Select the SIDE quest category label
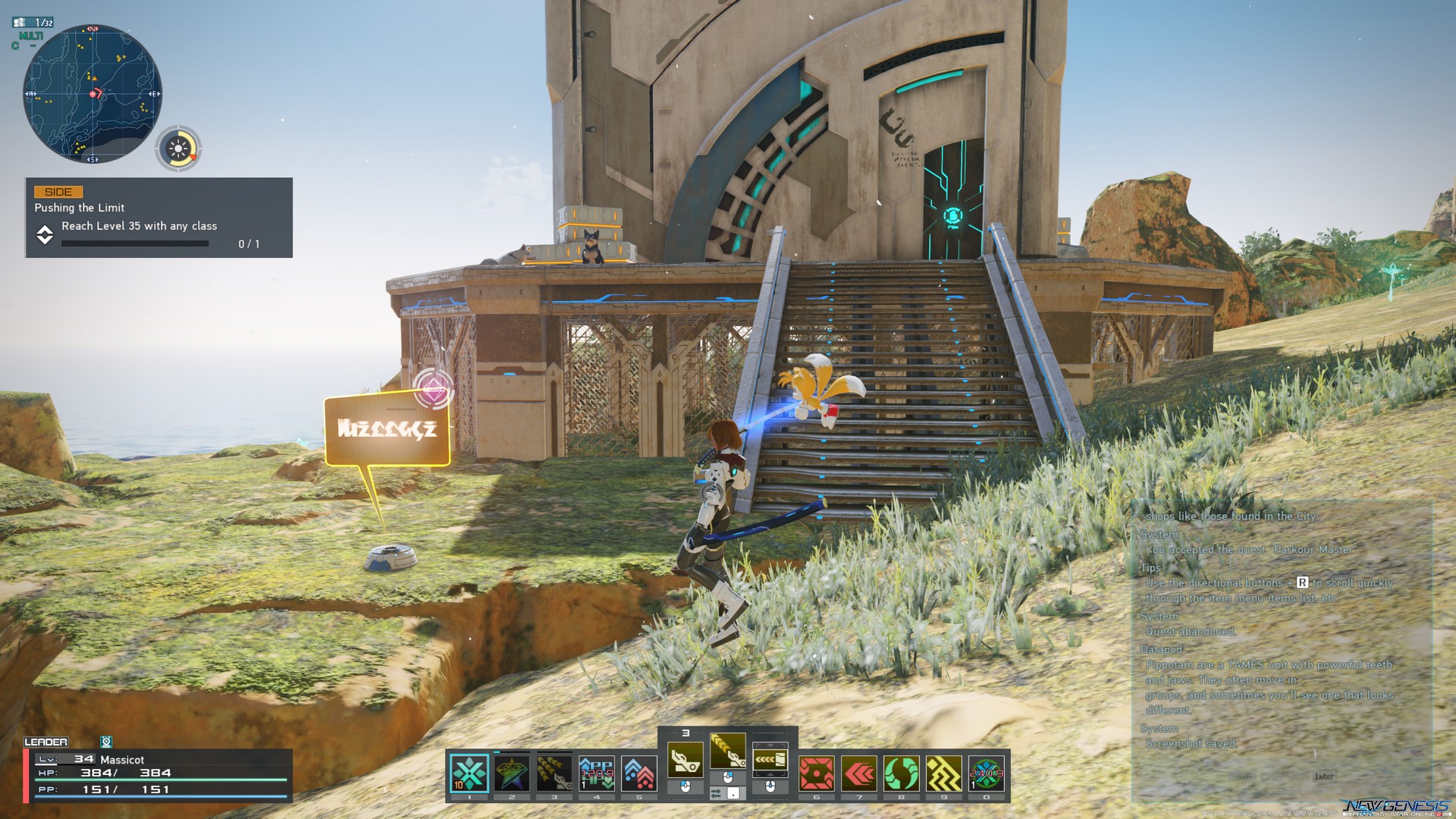Image resolution: width=1456 pixels, height=819 pixels. 58,192
